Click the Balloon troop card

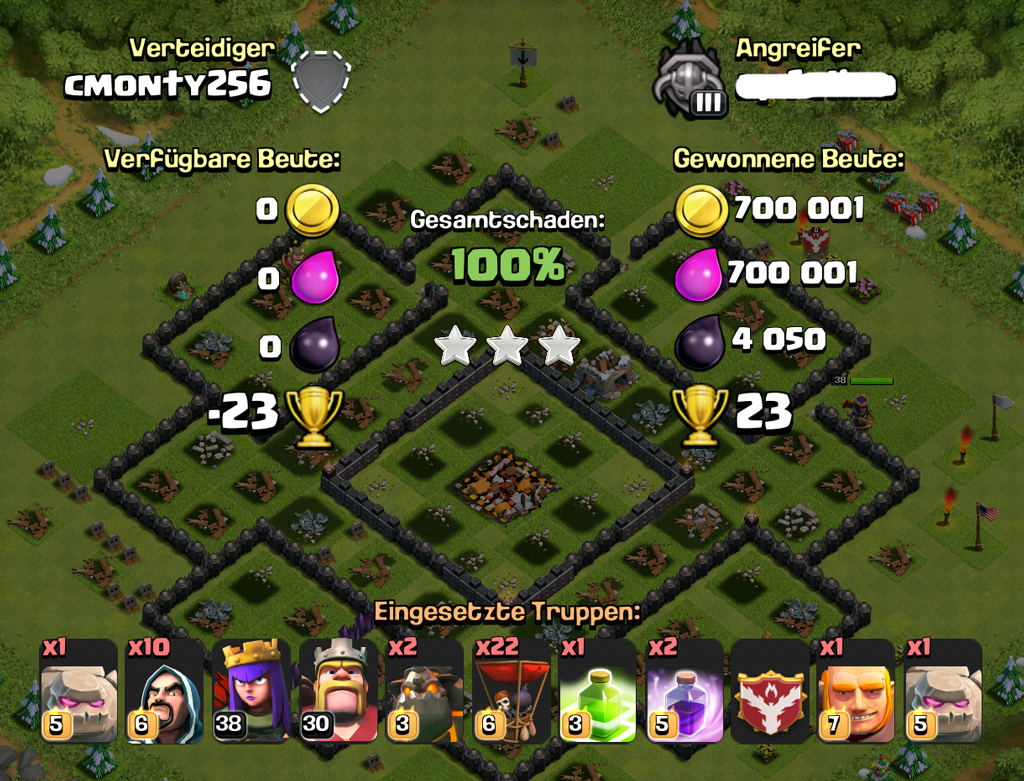(x=511, y=691)
